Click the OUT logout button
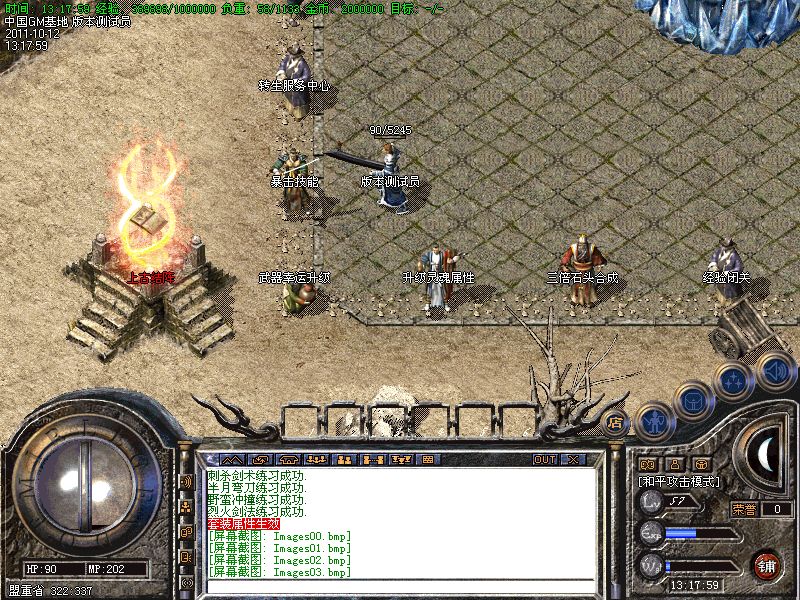The width and height of the screenshot is (800, 600). click(545, 459)
